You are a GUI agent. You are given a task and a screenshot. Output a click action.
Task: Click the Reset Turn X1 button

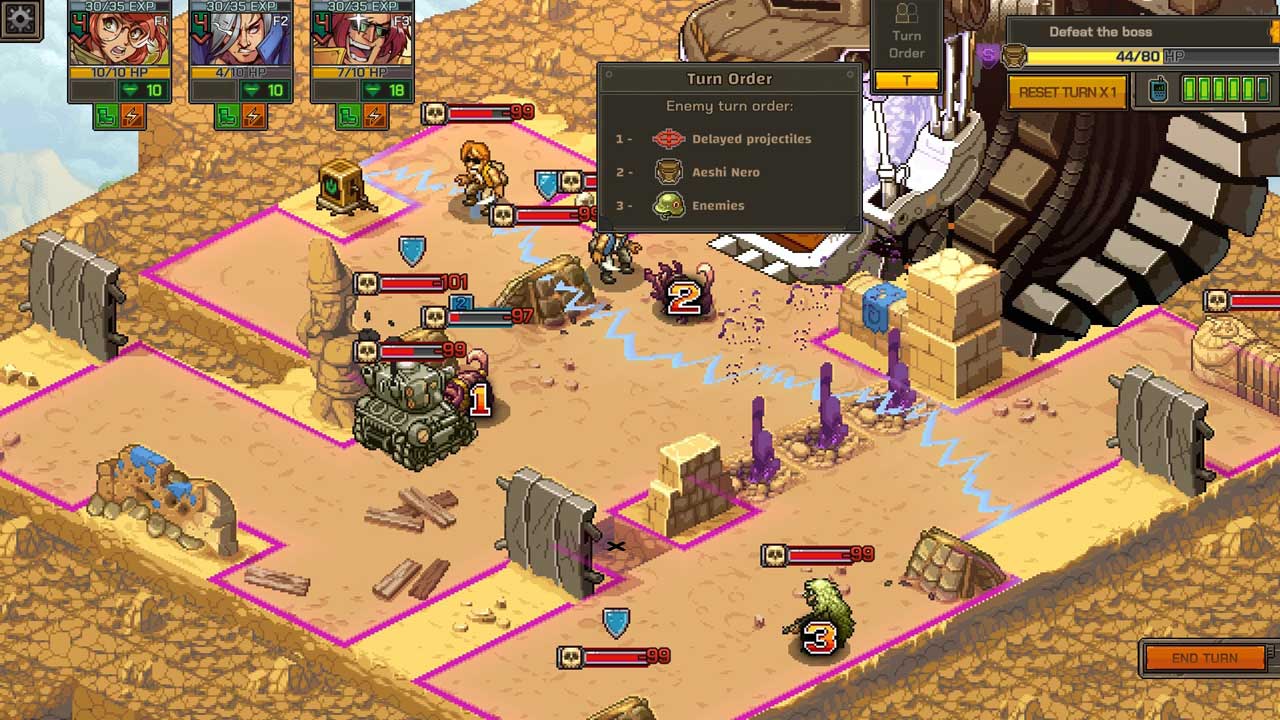[x=1067, y=92]
